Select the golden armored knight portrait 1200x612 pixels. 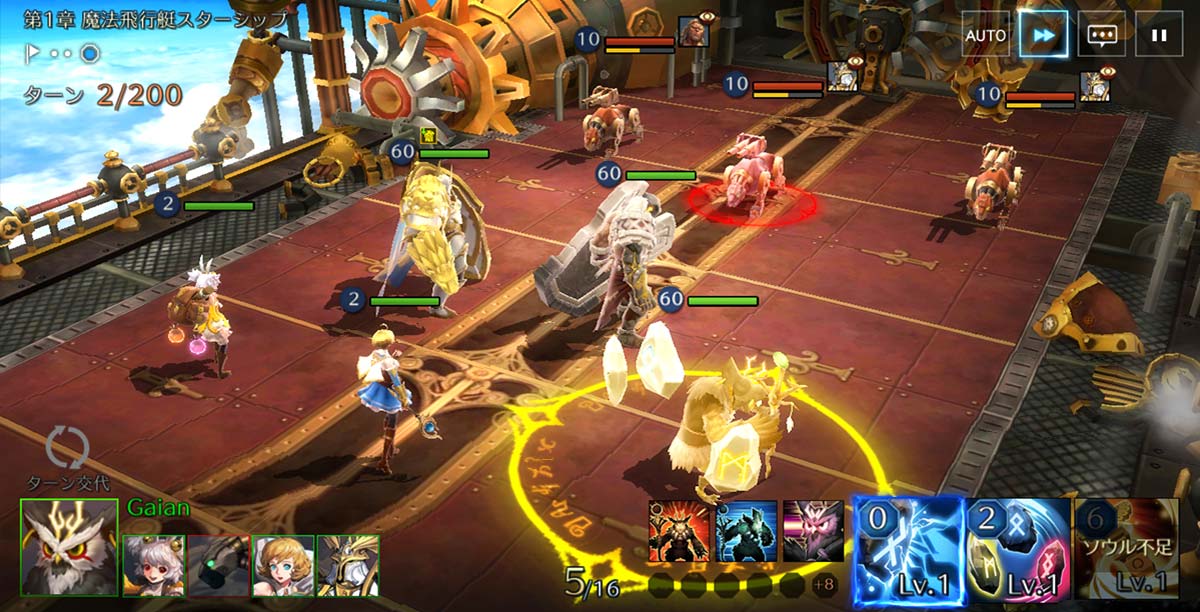click(x=347, y=566)
